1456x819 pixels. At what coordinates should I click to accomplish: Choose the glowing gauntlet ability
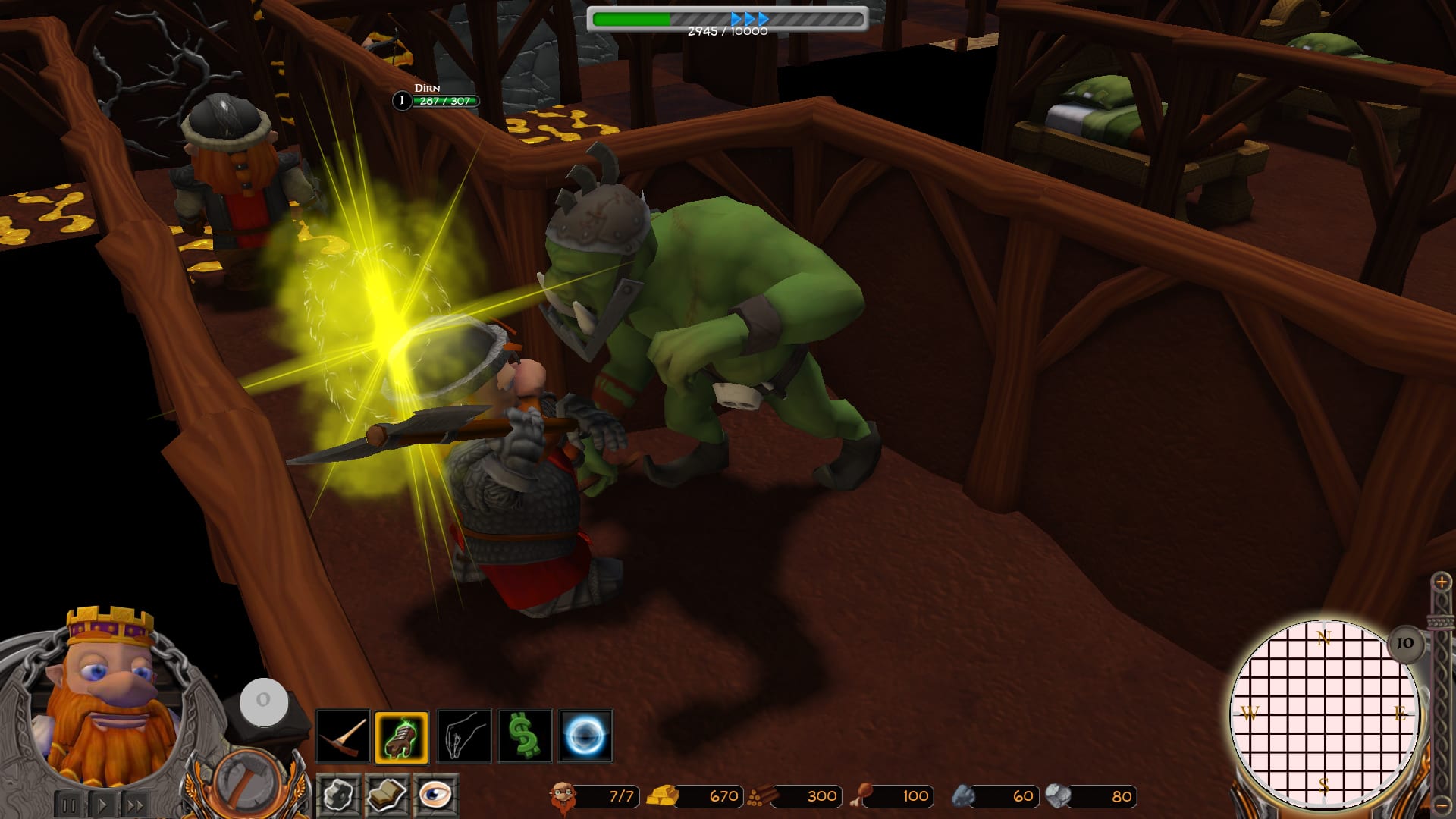click(x=402, y=736)
